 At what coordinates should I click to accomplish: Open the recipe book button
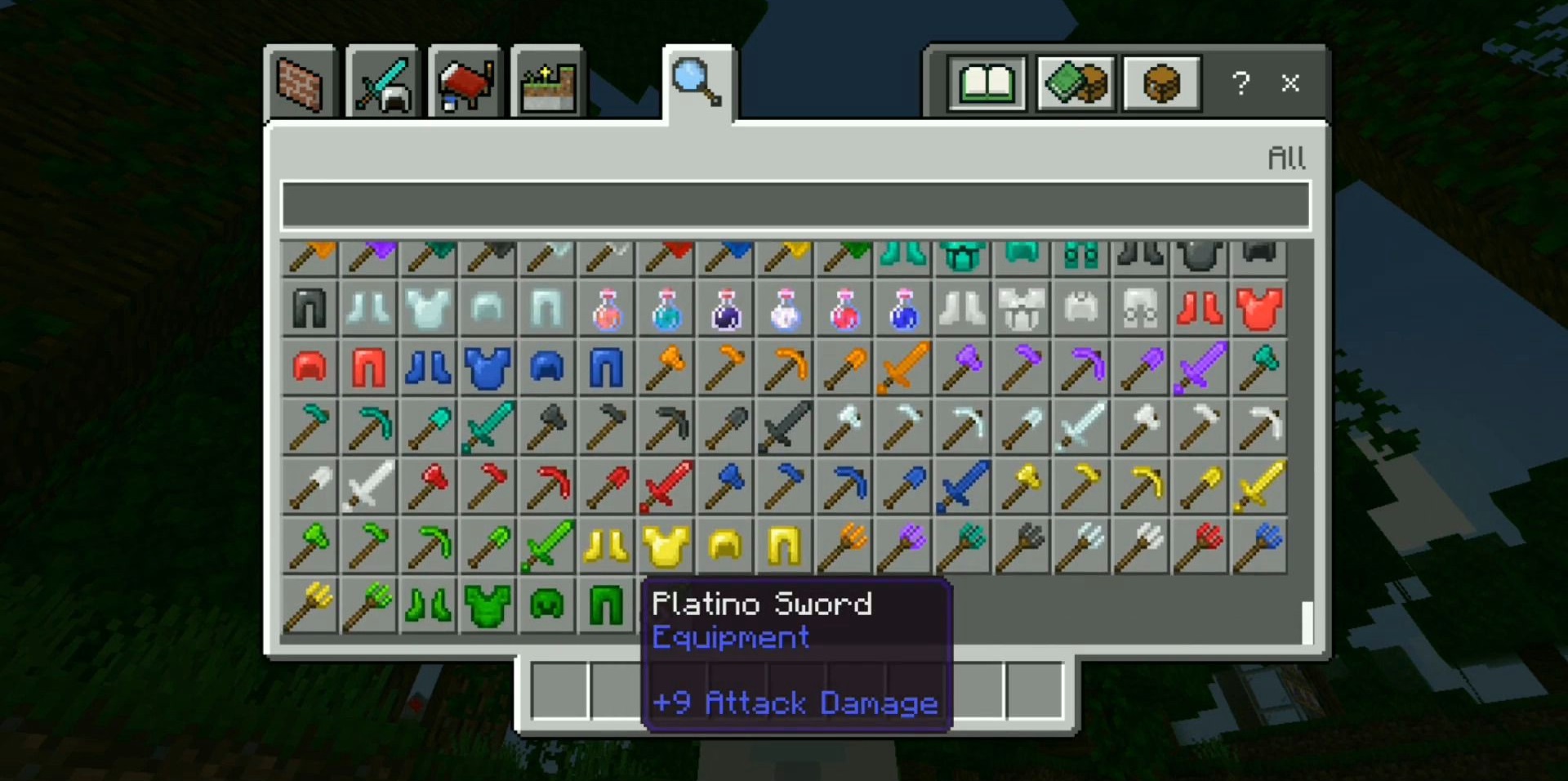pos(987,83)
